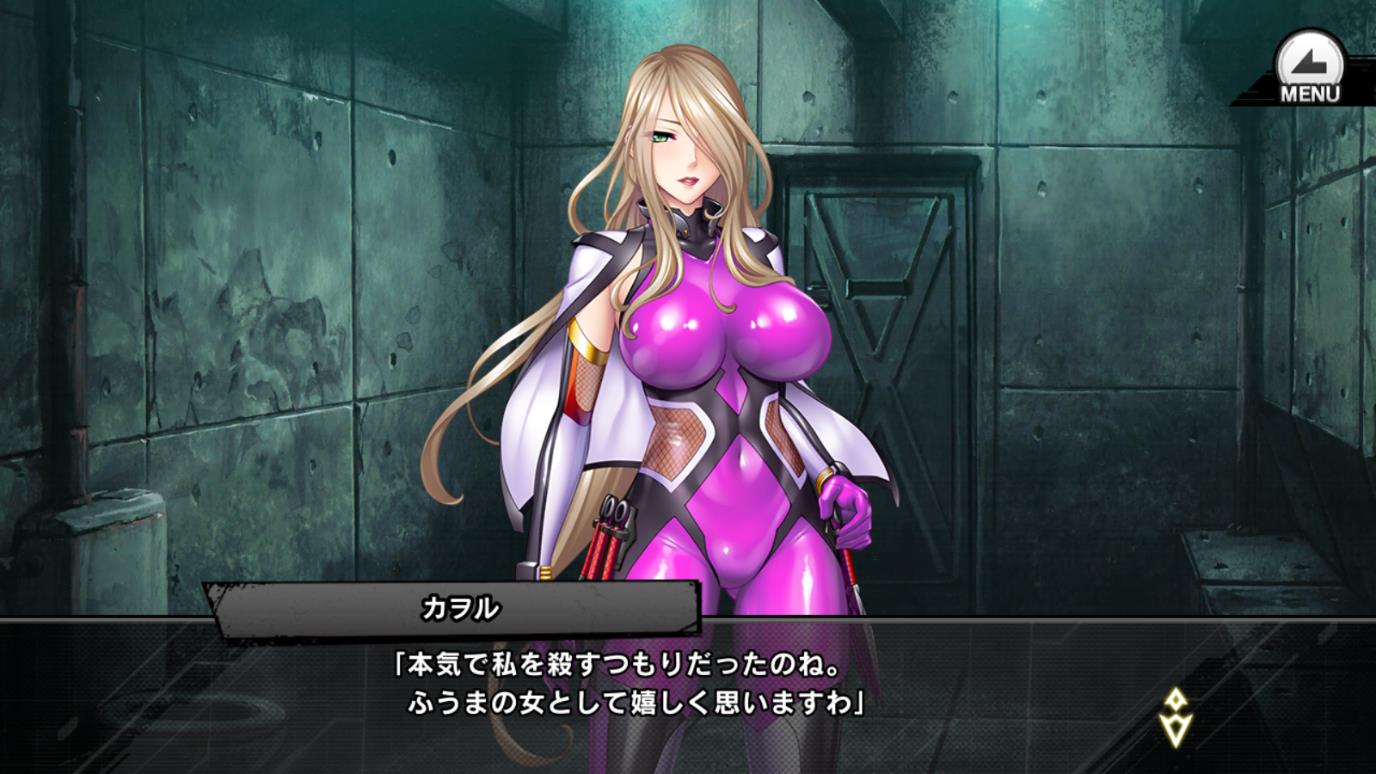This screenshot has width=1376, height=774.
Task: Select the dark speaker label bar
Action: (448, 603)
